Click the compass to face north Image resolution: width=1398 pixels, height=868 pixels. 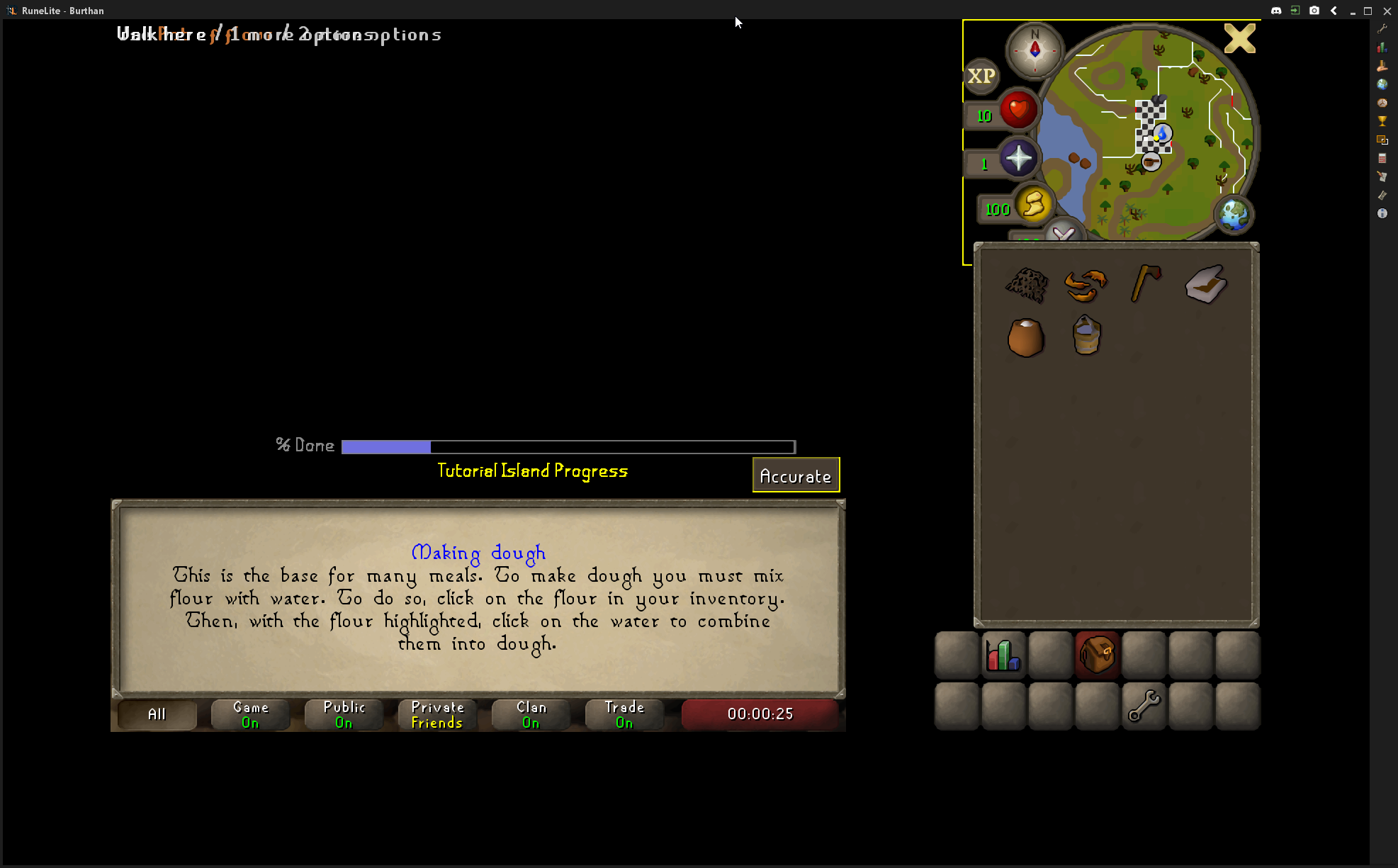point(1035,50)
